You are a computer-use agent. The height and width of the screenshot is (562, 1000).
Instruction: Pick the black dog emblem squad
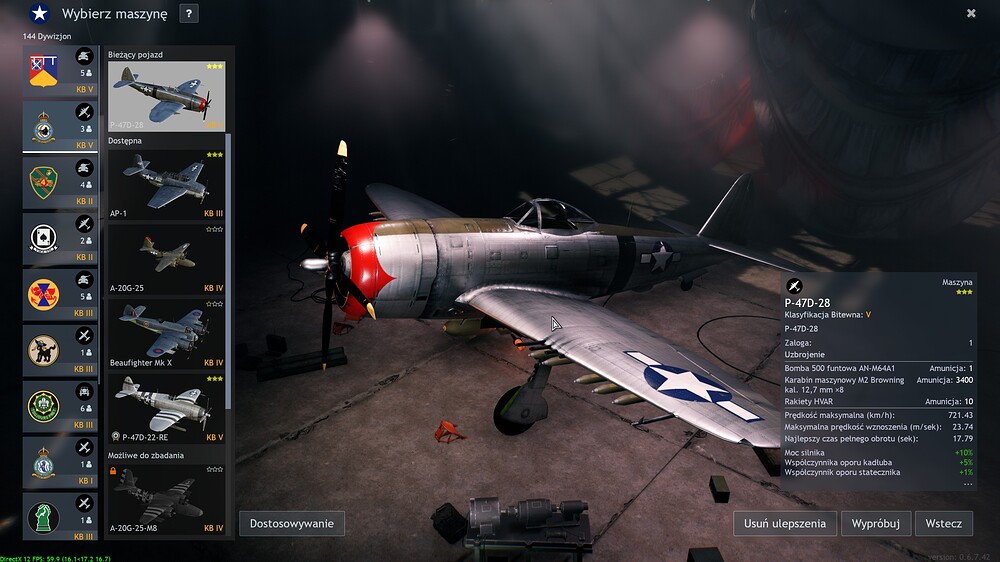60,350
